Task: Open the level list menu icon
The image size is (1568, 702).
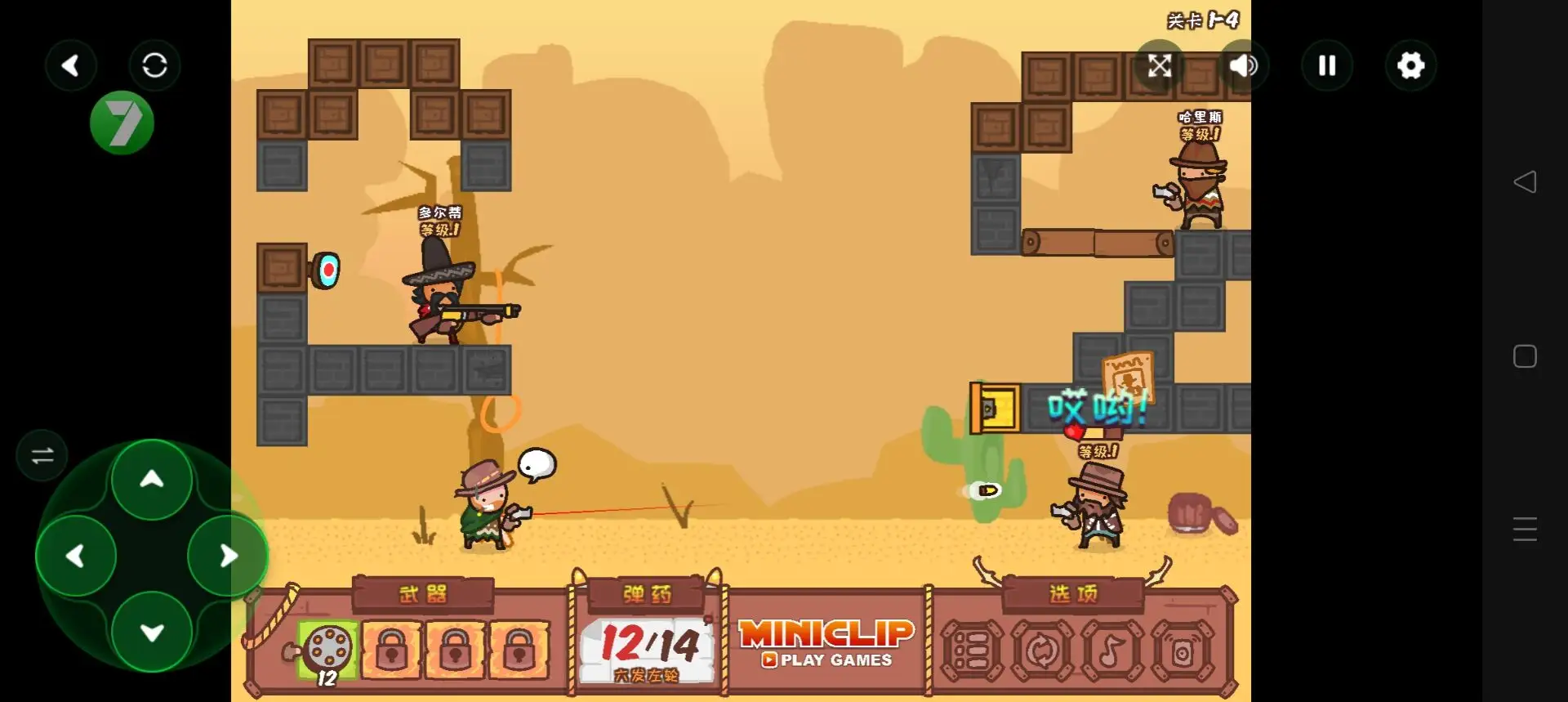Action: 971,651
